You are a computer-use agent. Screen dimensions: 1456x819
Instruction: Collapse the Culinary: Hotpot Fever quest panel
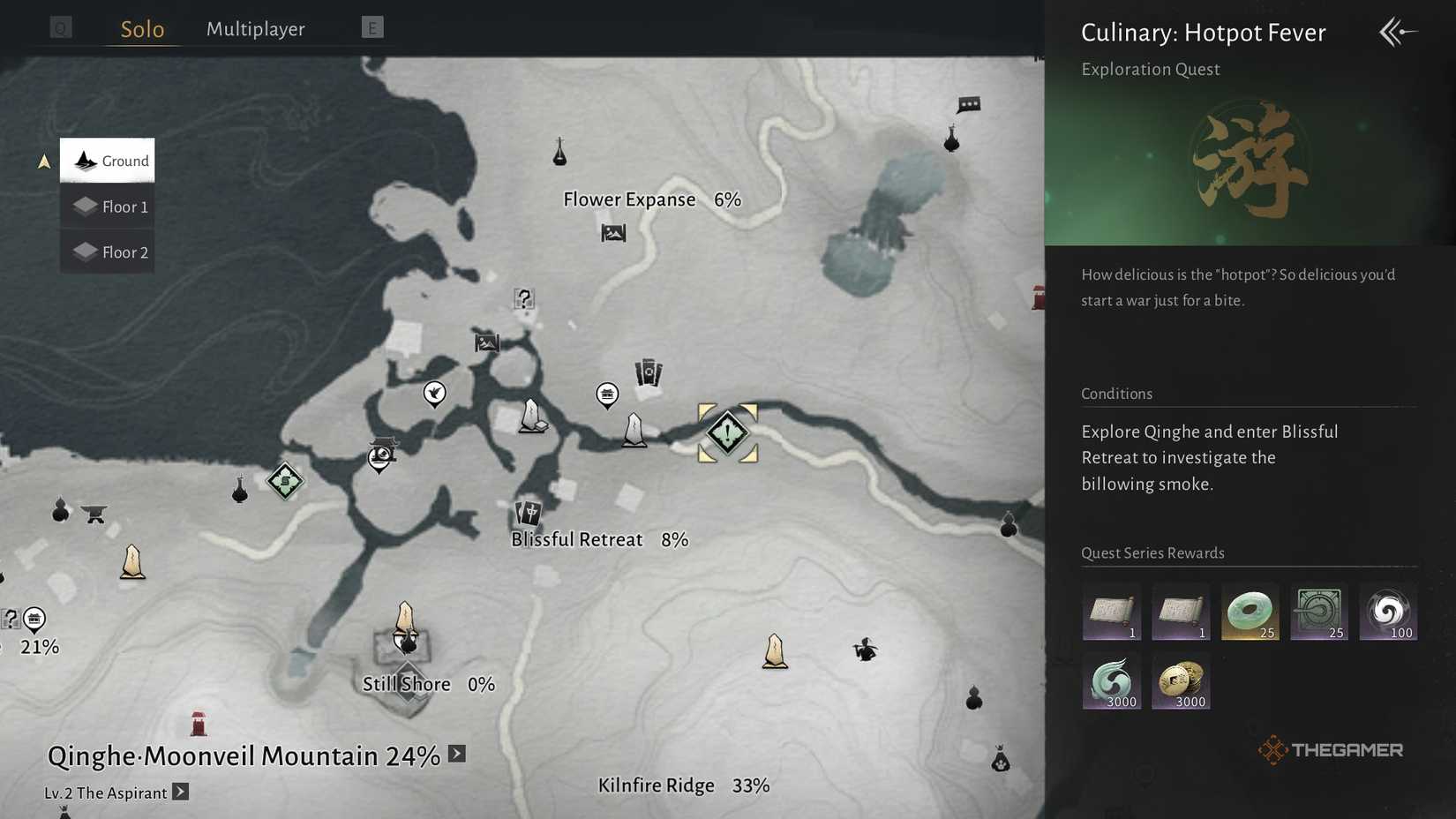pyautogui.click(x=1397, y=32)
